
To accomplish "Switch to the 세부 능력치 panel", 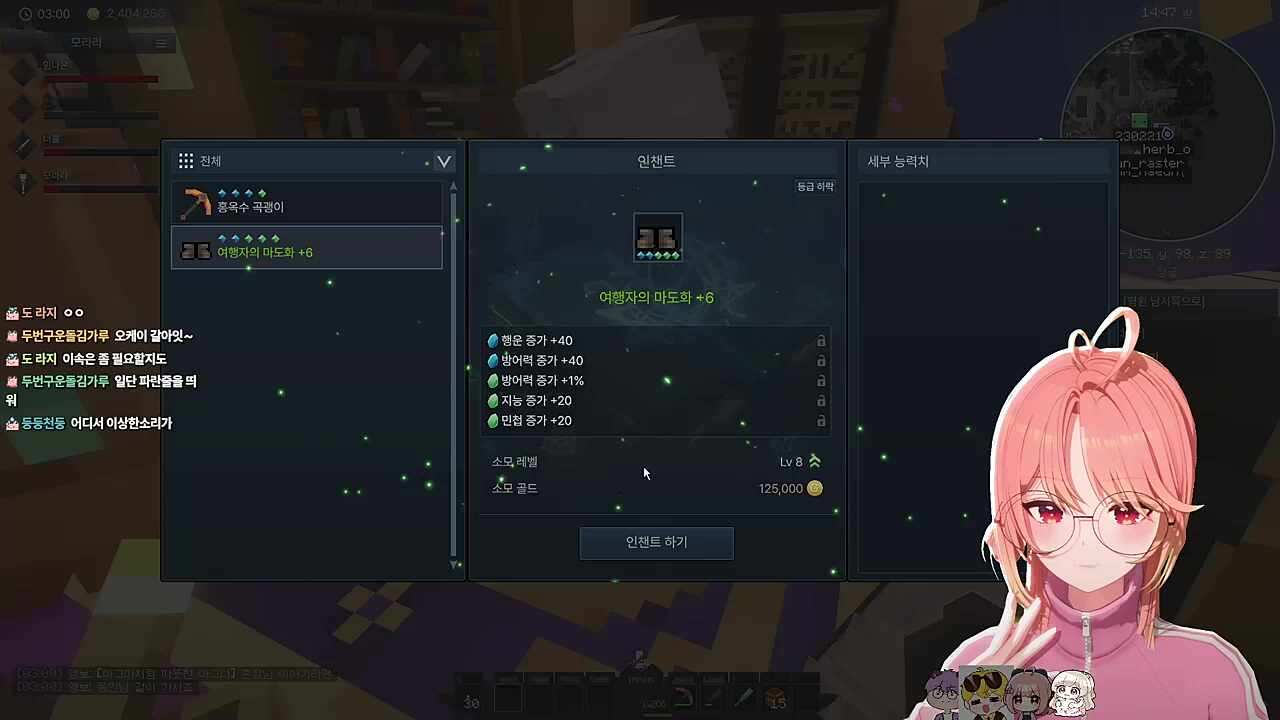I will click(x=897, y=161).
